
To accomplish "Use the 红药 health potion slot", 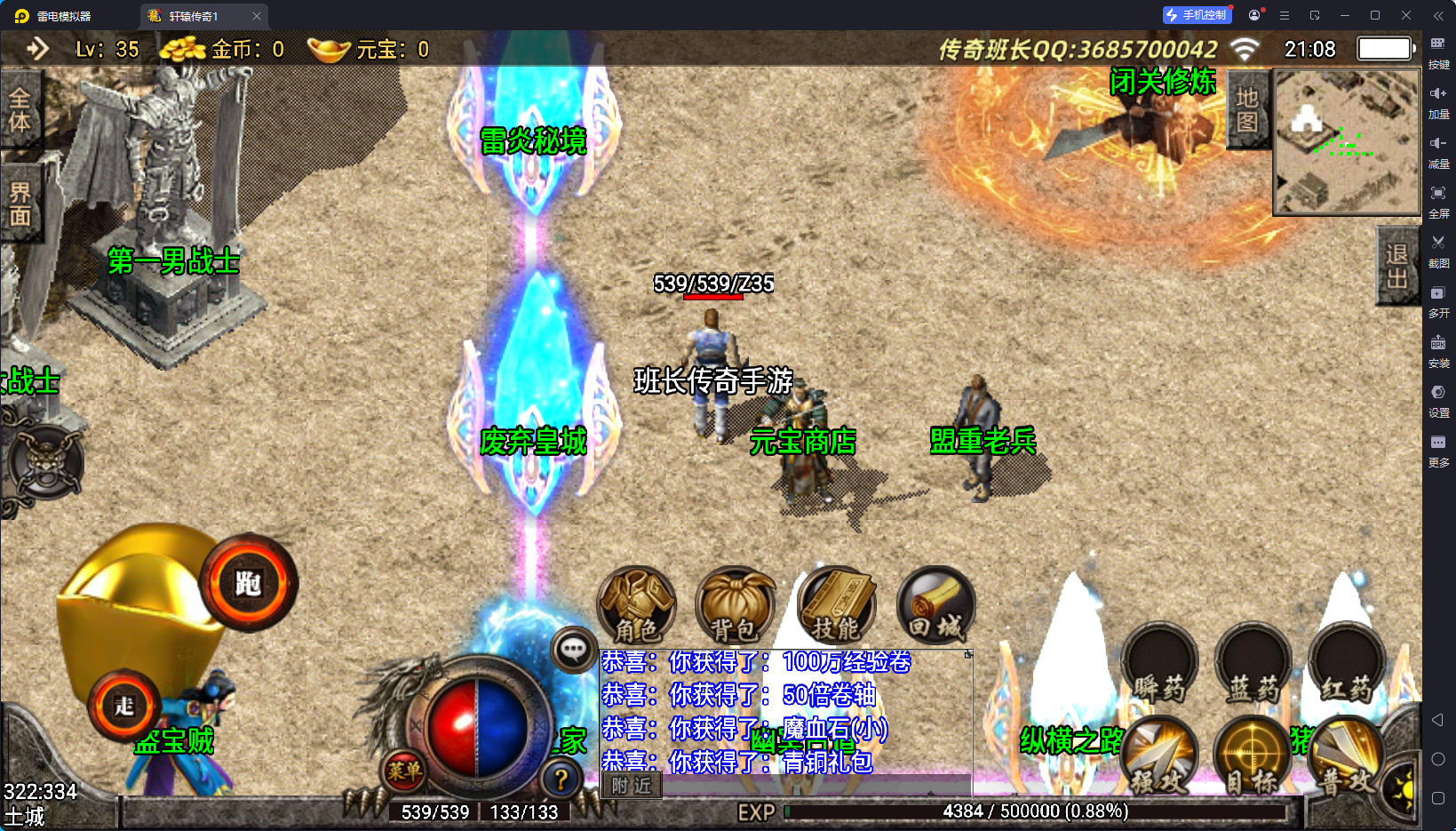I will point(1347,665).
